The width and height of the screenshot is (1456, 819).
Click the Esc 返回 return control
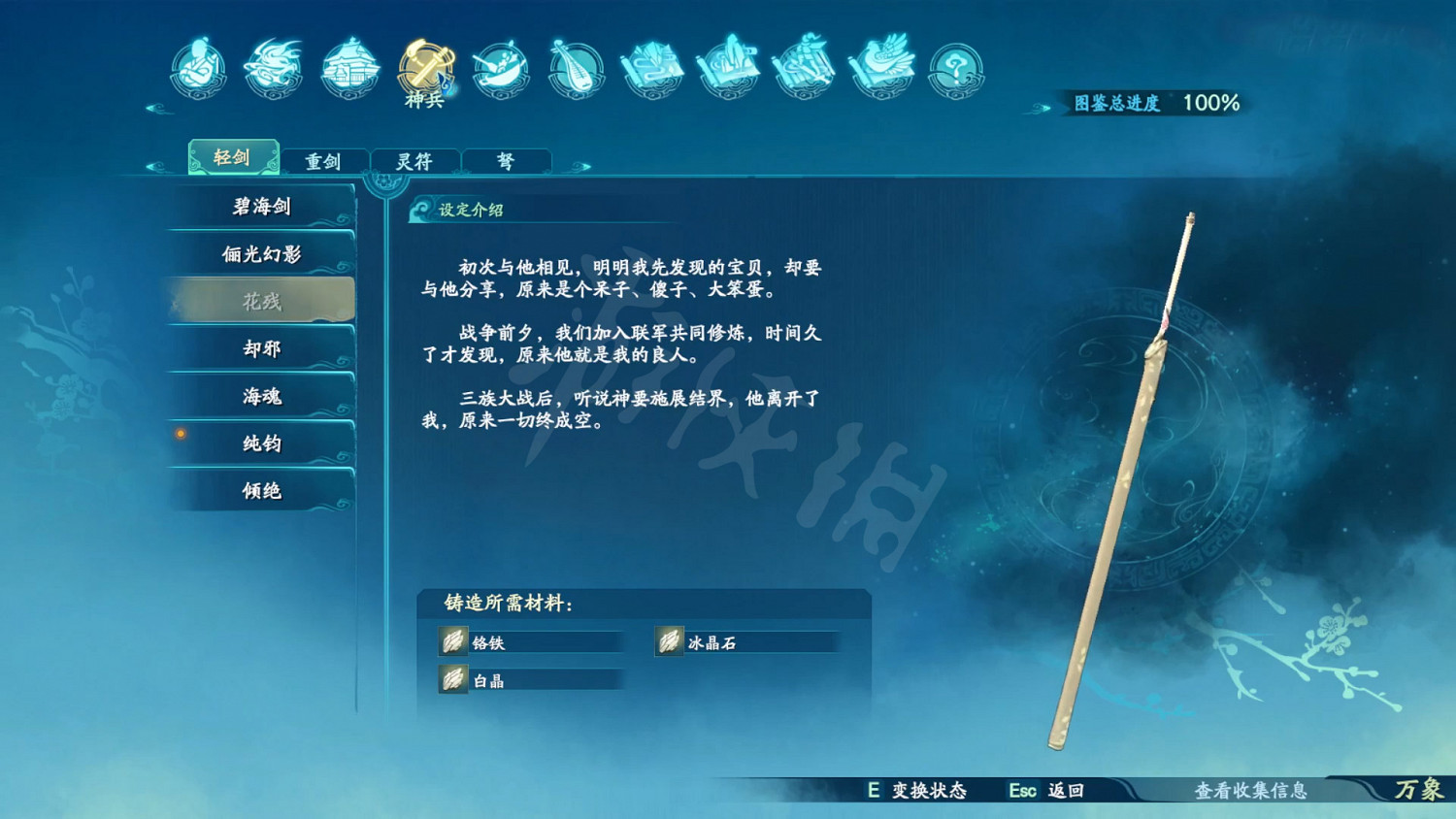click(1045, 791)
